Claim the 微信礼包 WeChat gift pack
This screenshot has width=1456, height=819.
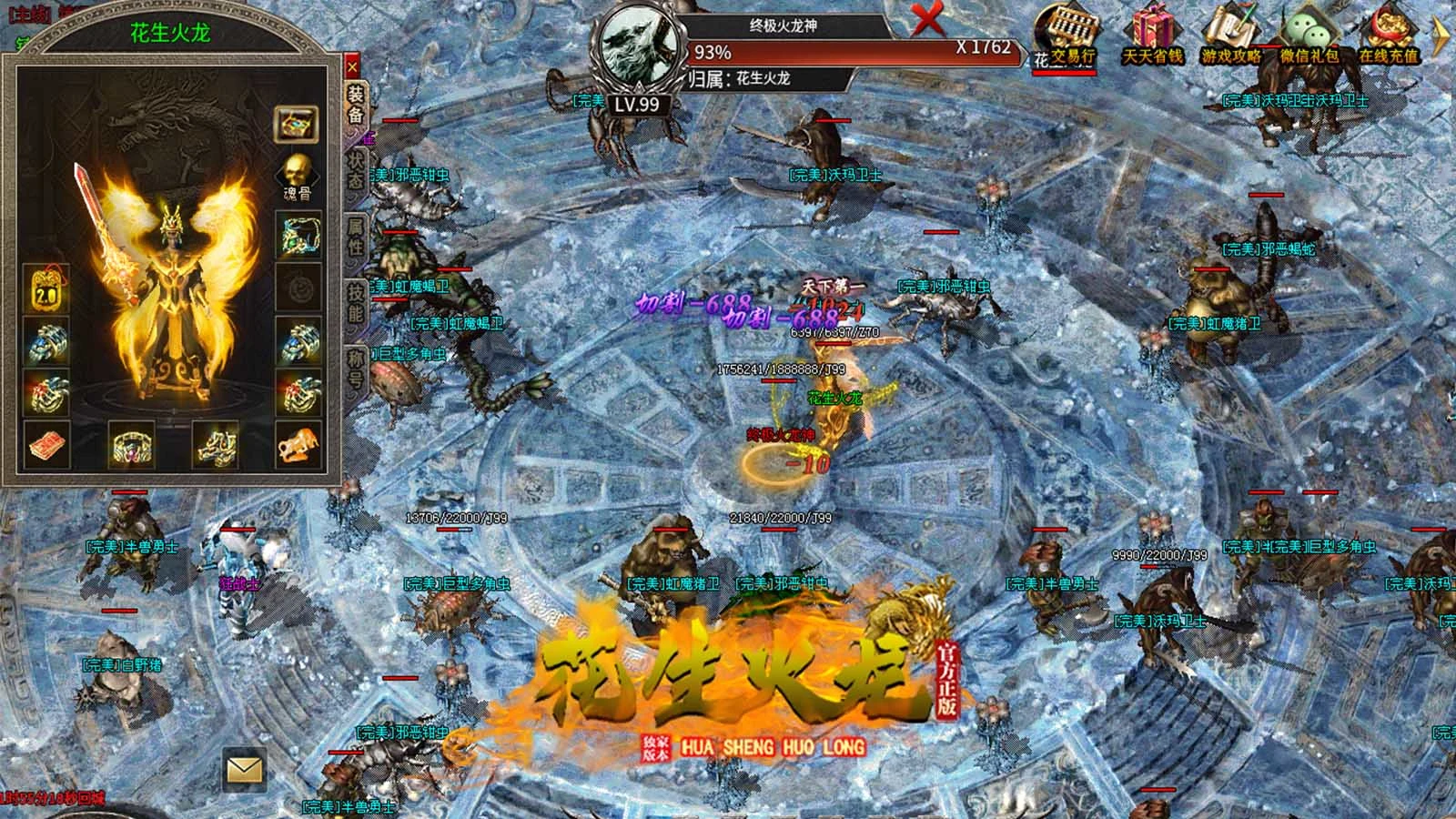pyautogui.click(x=1309, y=36)
